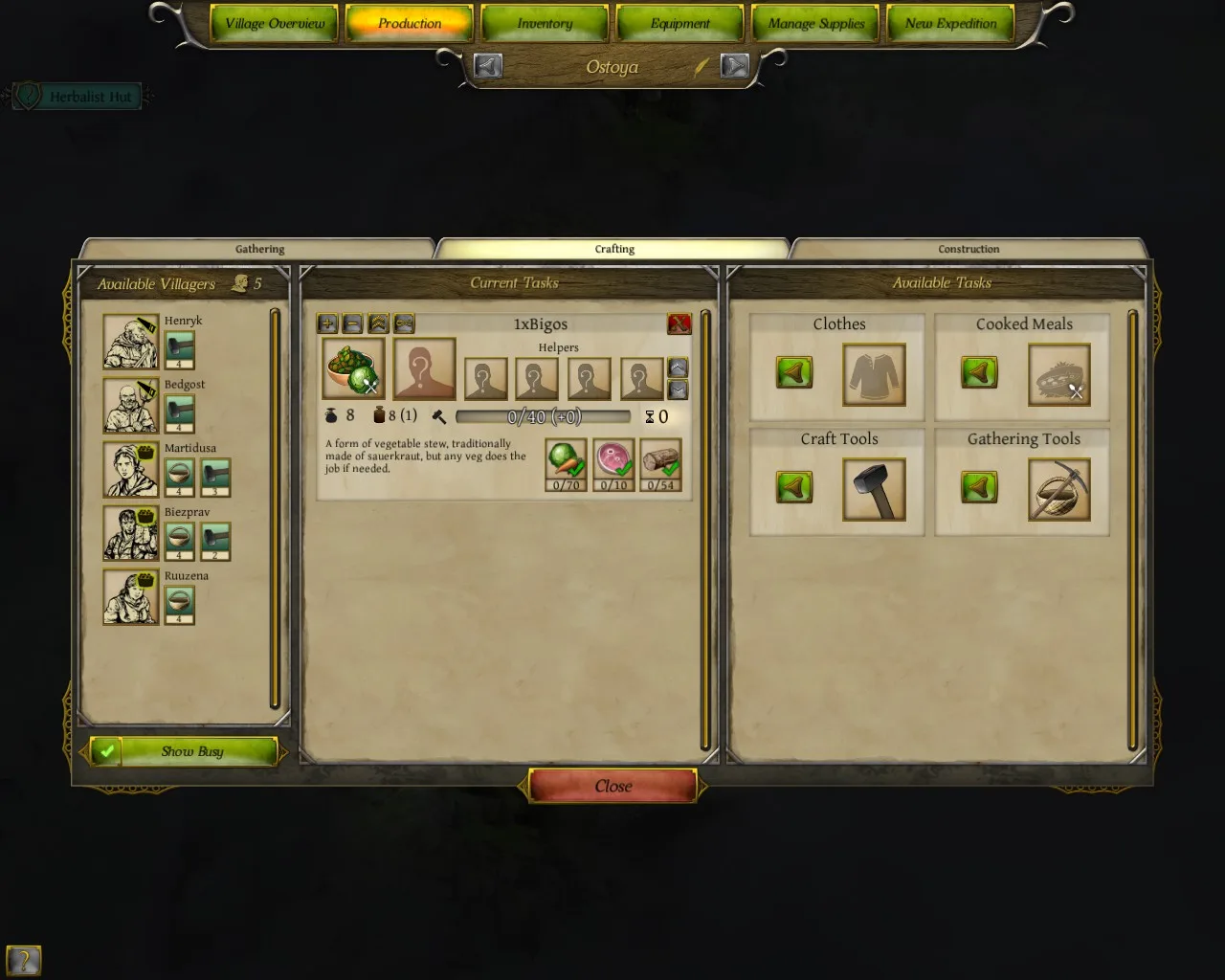
Task: Pick villager Ruuzena's portrait
Action: coord(131,597)
